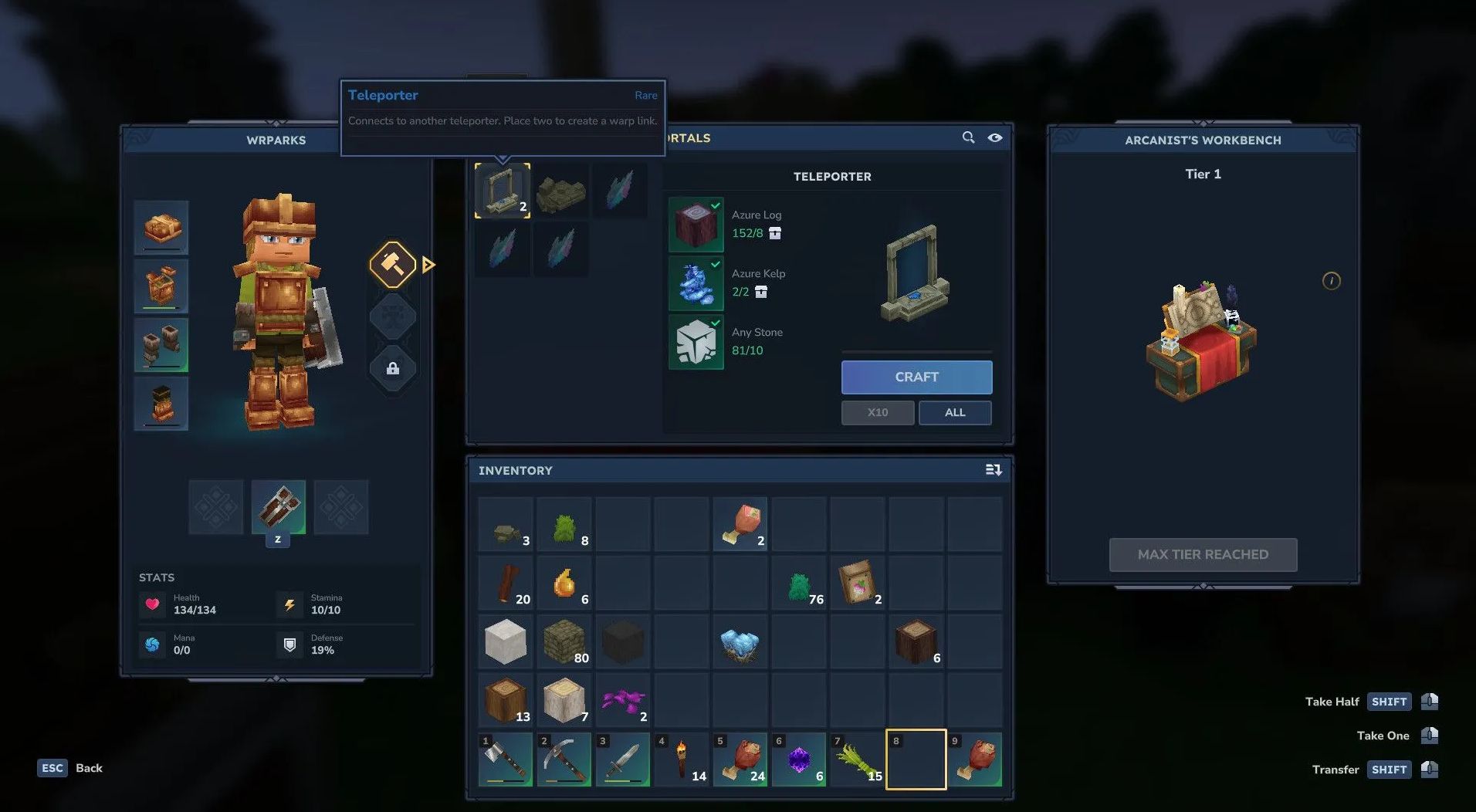Select the copper helmet equipment slot
Viewport: 1476px width, 812px height.
[161, 228]
